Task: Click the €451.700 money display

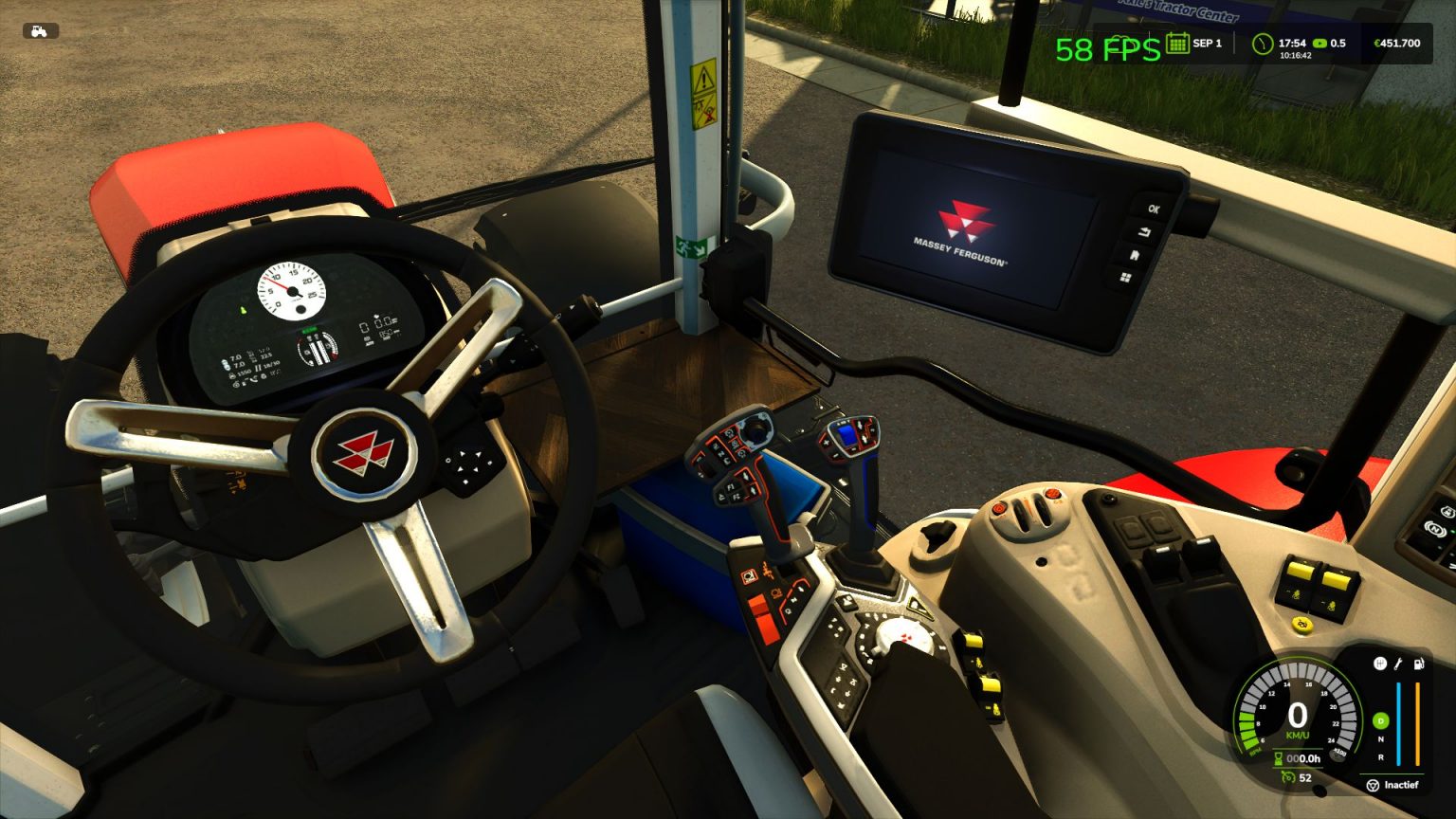Action: pos(1397,43)
